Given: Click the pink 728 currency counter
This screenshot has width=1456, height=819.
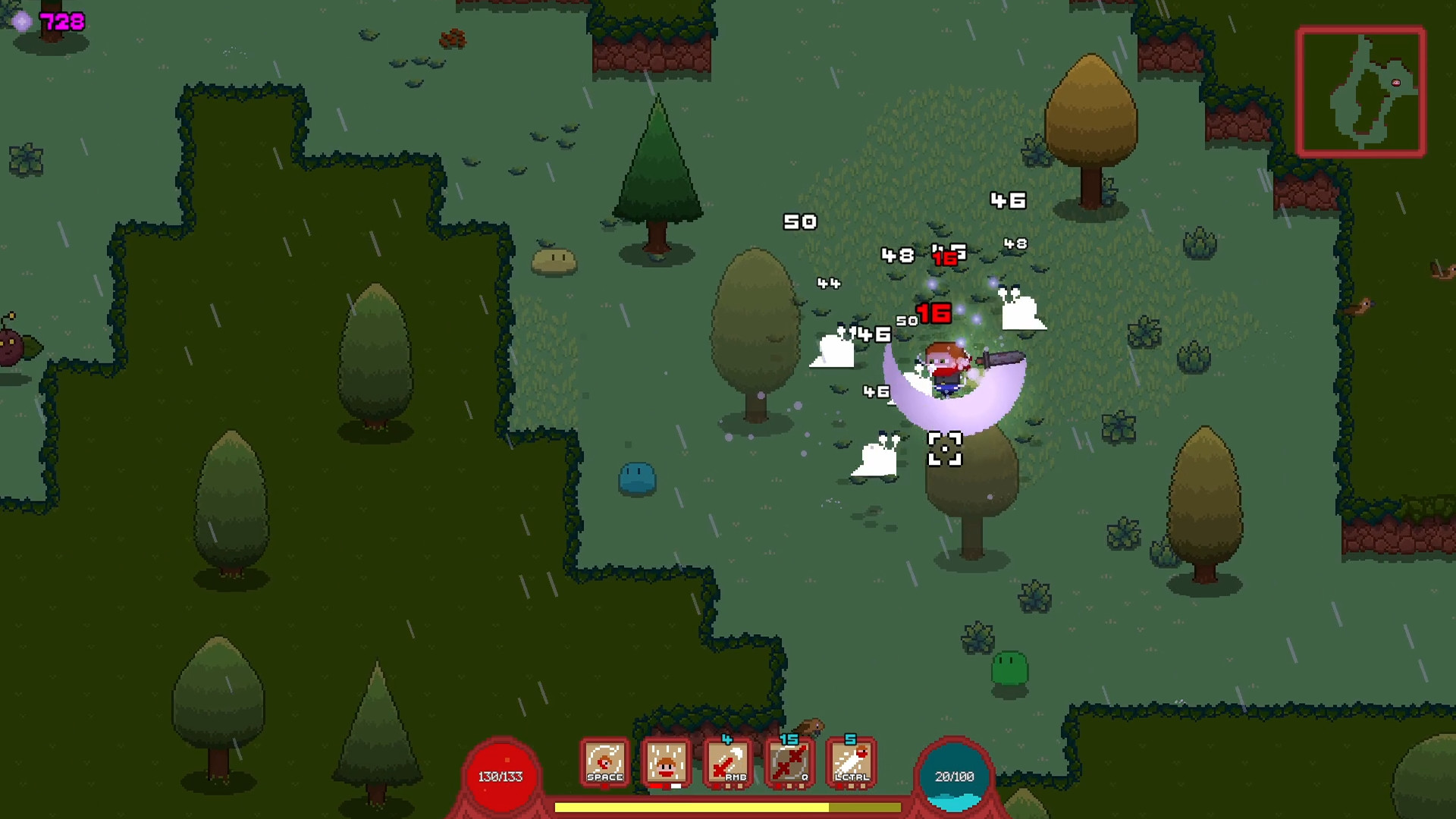Looking at the screenshot, I should pos(63,20).
